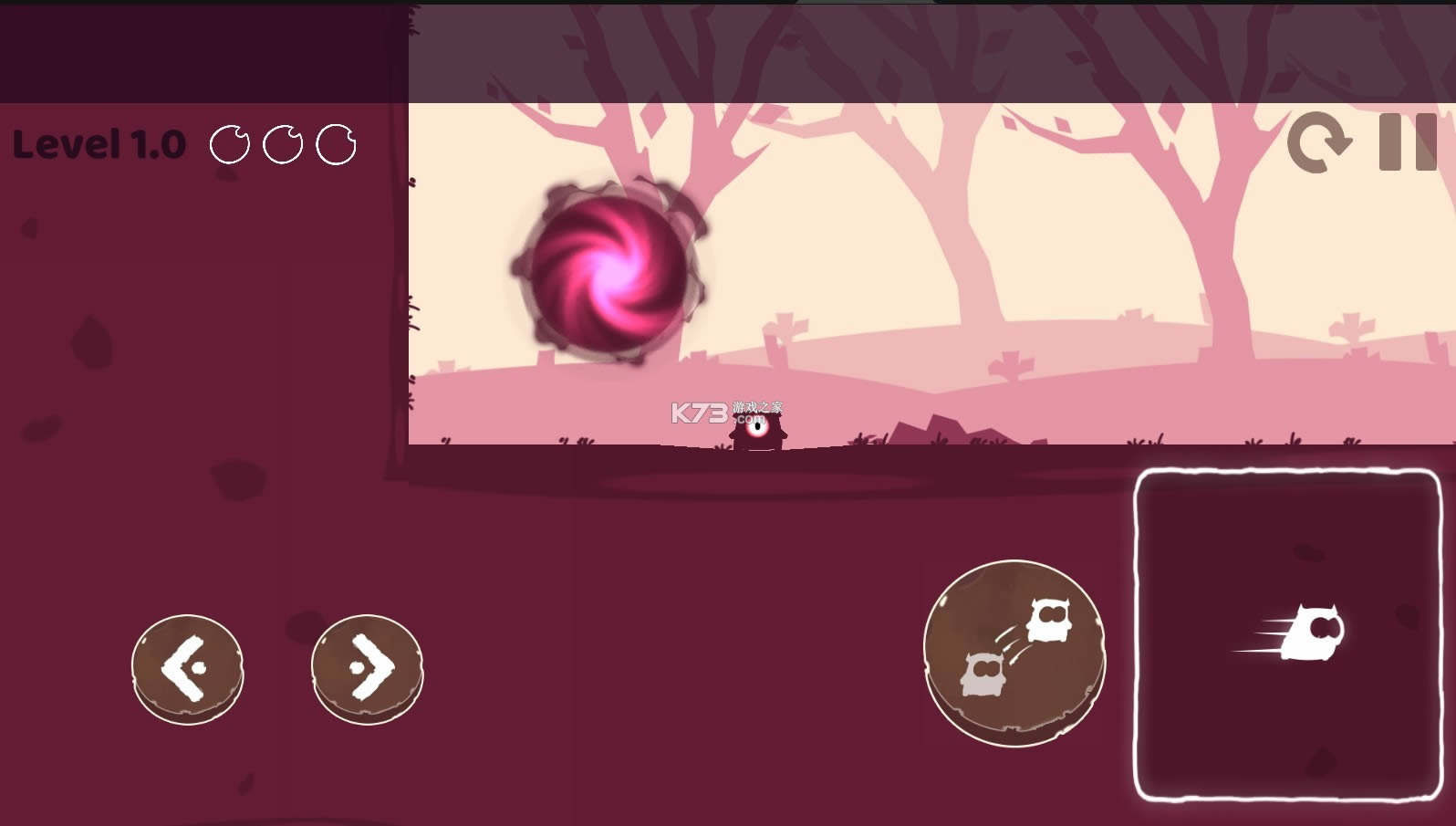This screenshot has height=826, width=1456.
Task: Click the third star circle indicator
Action: 337,142
